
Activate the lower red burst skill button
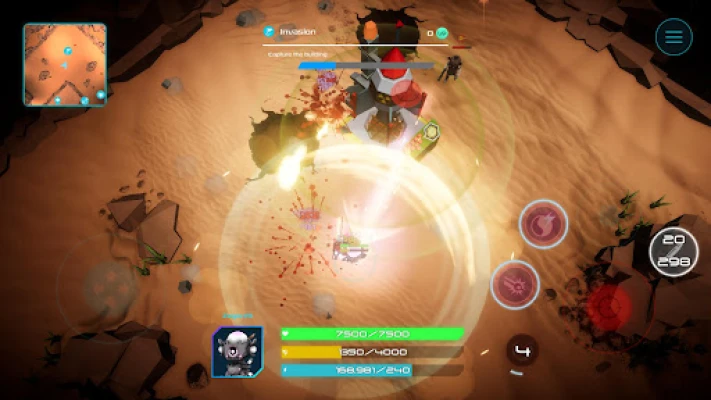(515, 284)
